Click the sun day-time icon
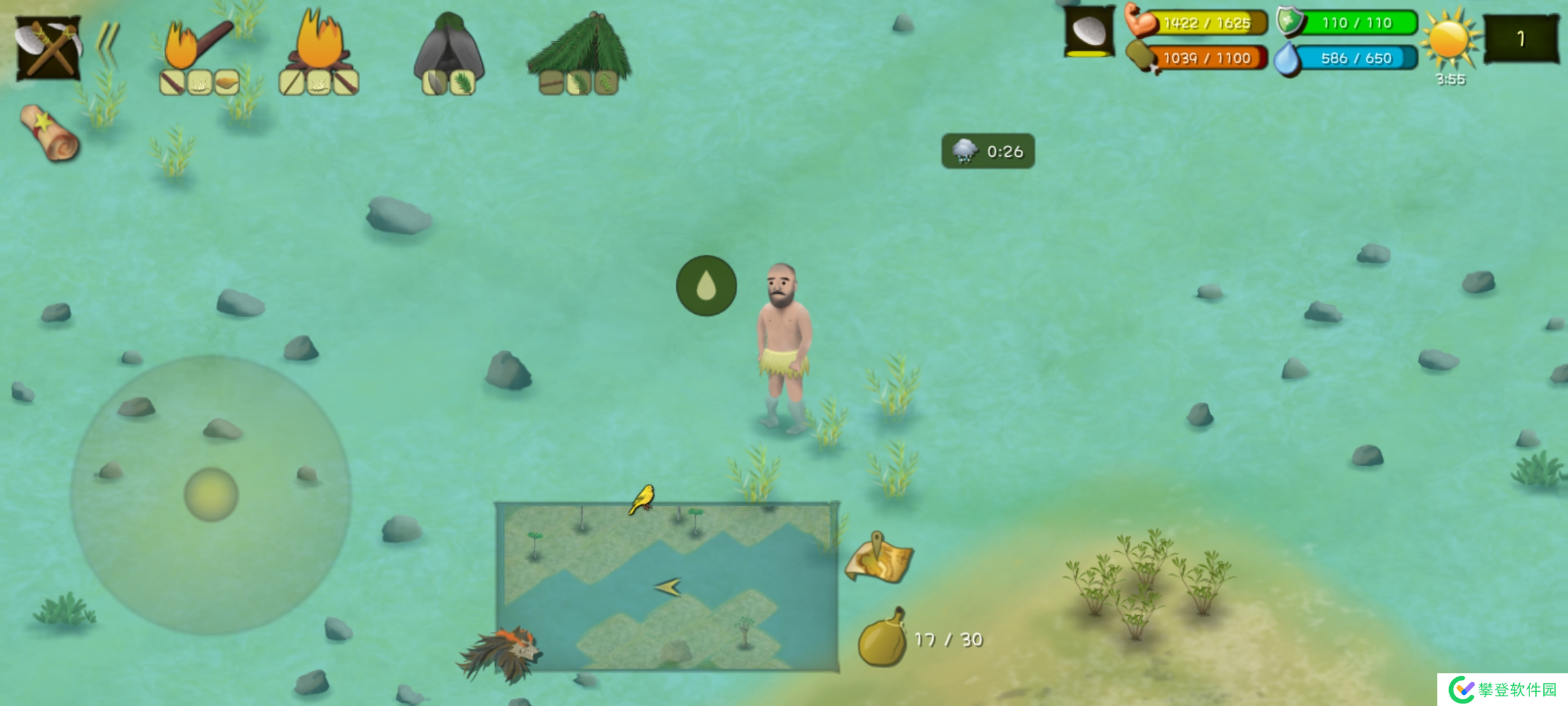 (x=1449, y=39)
